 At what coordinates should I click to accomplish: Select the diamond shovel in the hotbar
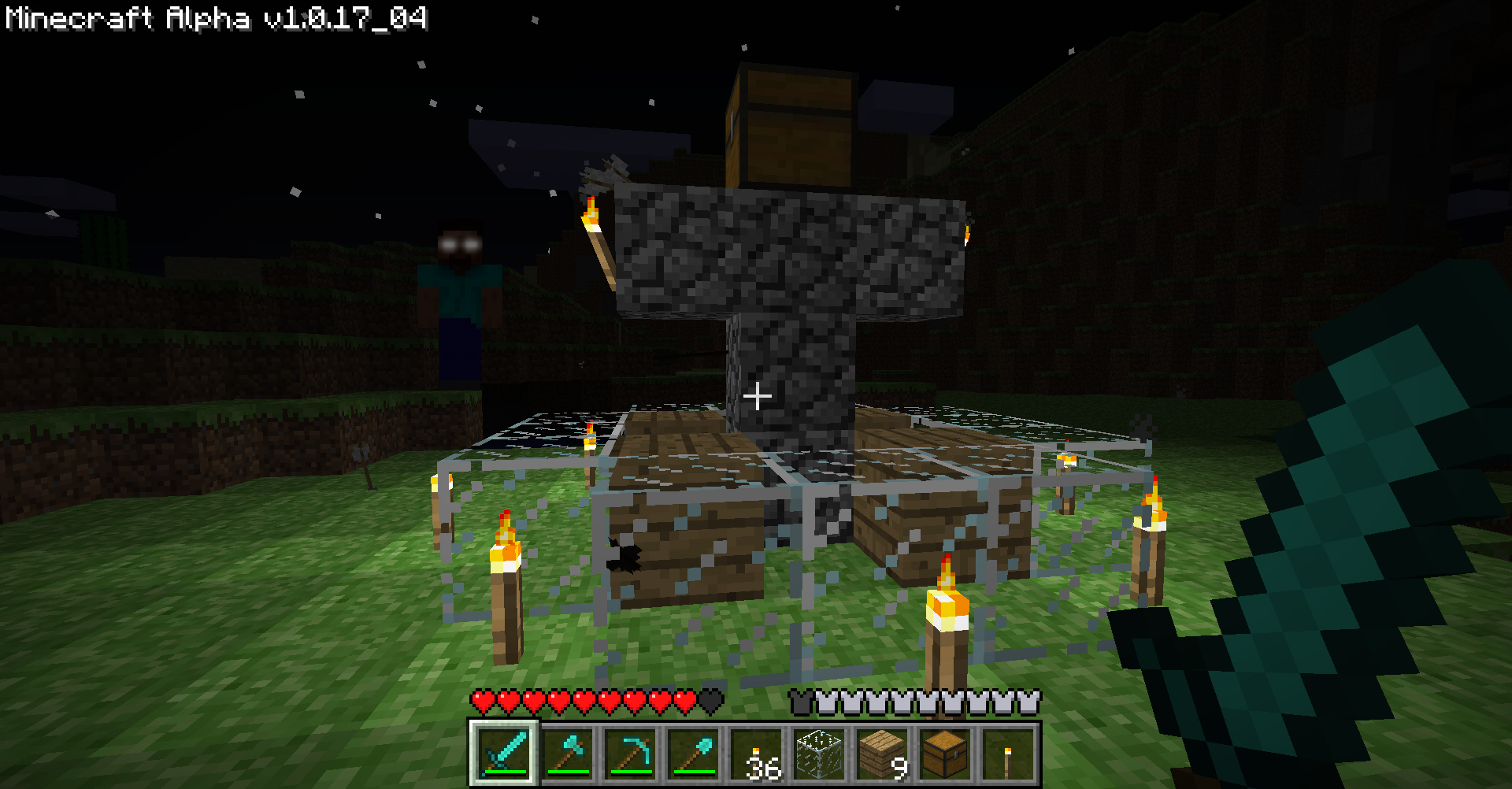693,752
